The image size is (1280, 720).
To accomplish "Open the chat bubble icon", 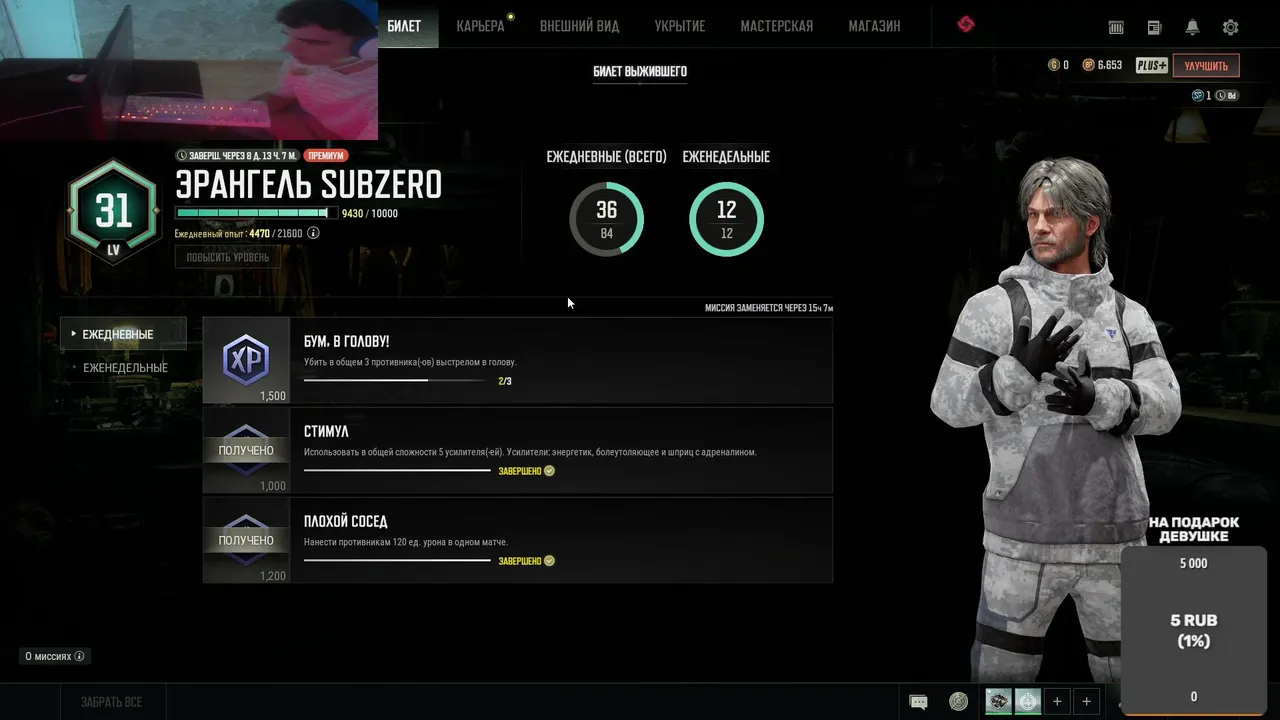I will point(918,702).
